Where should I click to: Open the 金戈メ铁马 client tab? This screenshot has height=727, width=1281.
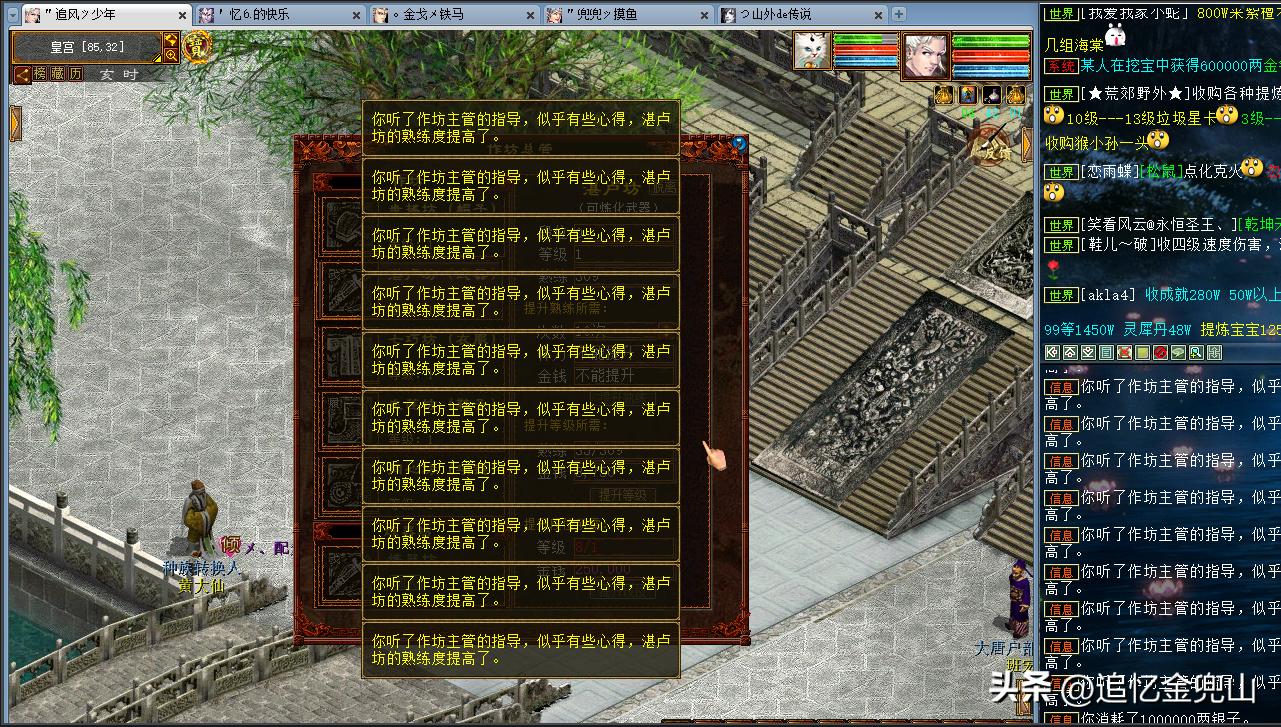click(x=450, y=15)
